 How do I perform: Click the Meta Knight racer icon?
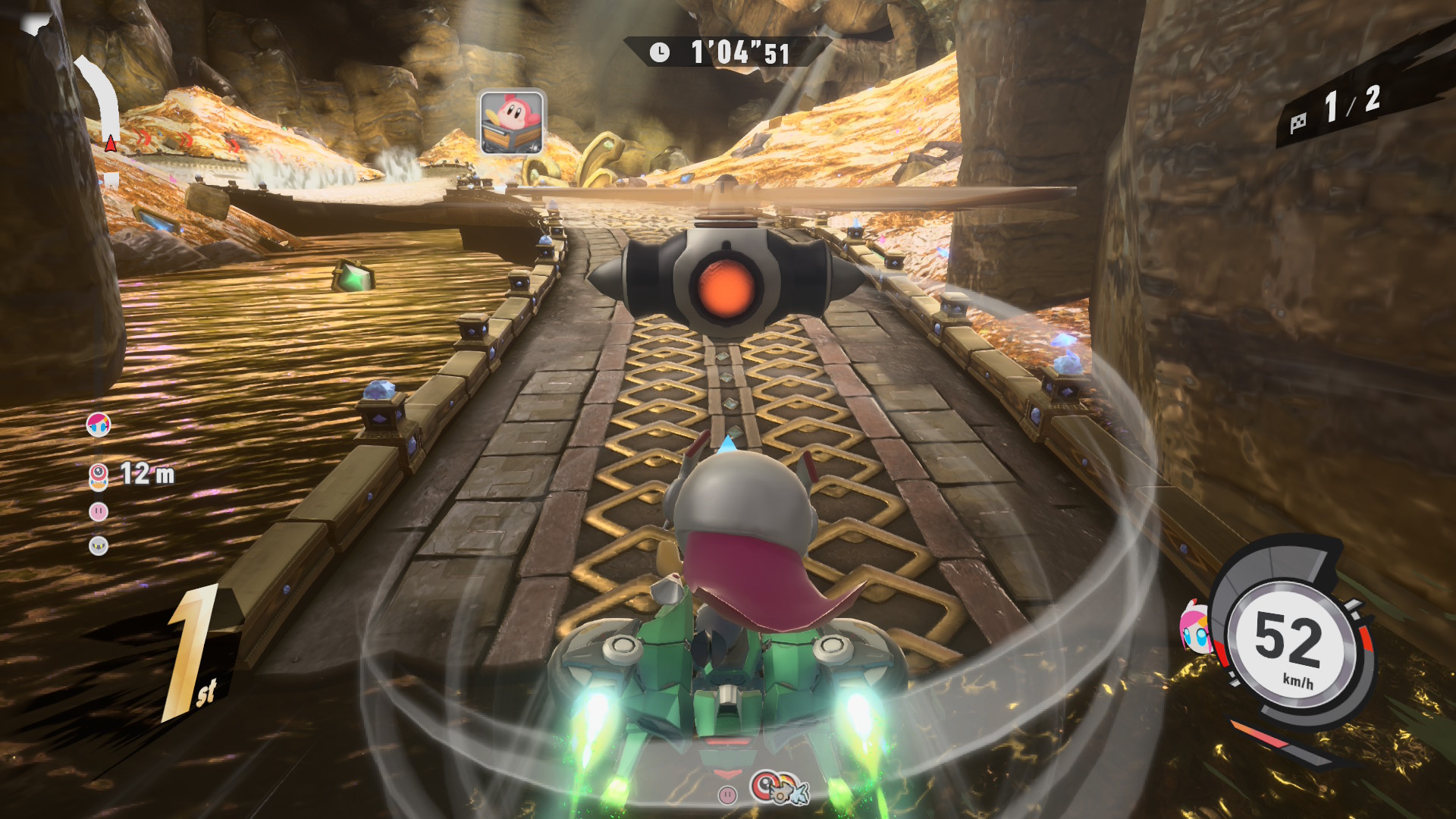pyautogui.click(x=99, y=545)
